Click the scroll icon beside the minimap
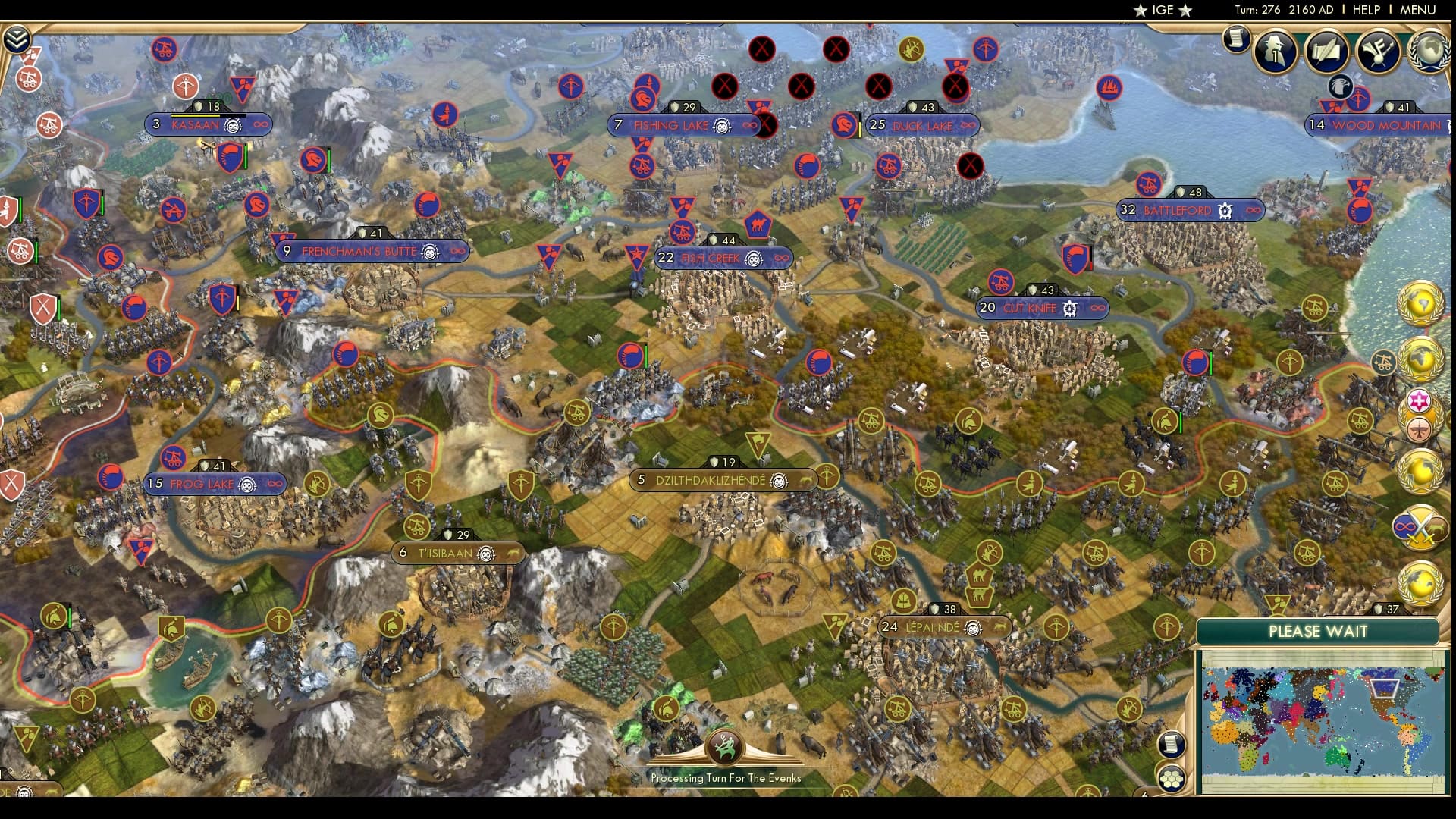1456x819 pixels. 1172,745
